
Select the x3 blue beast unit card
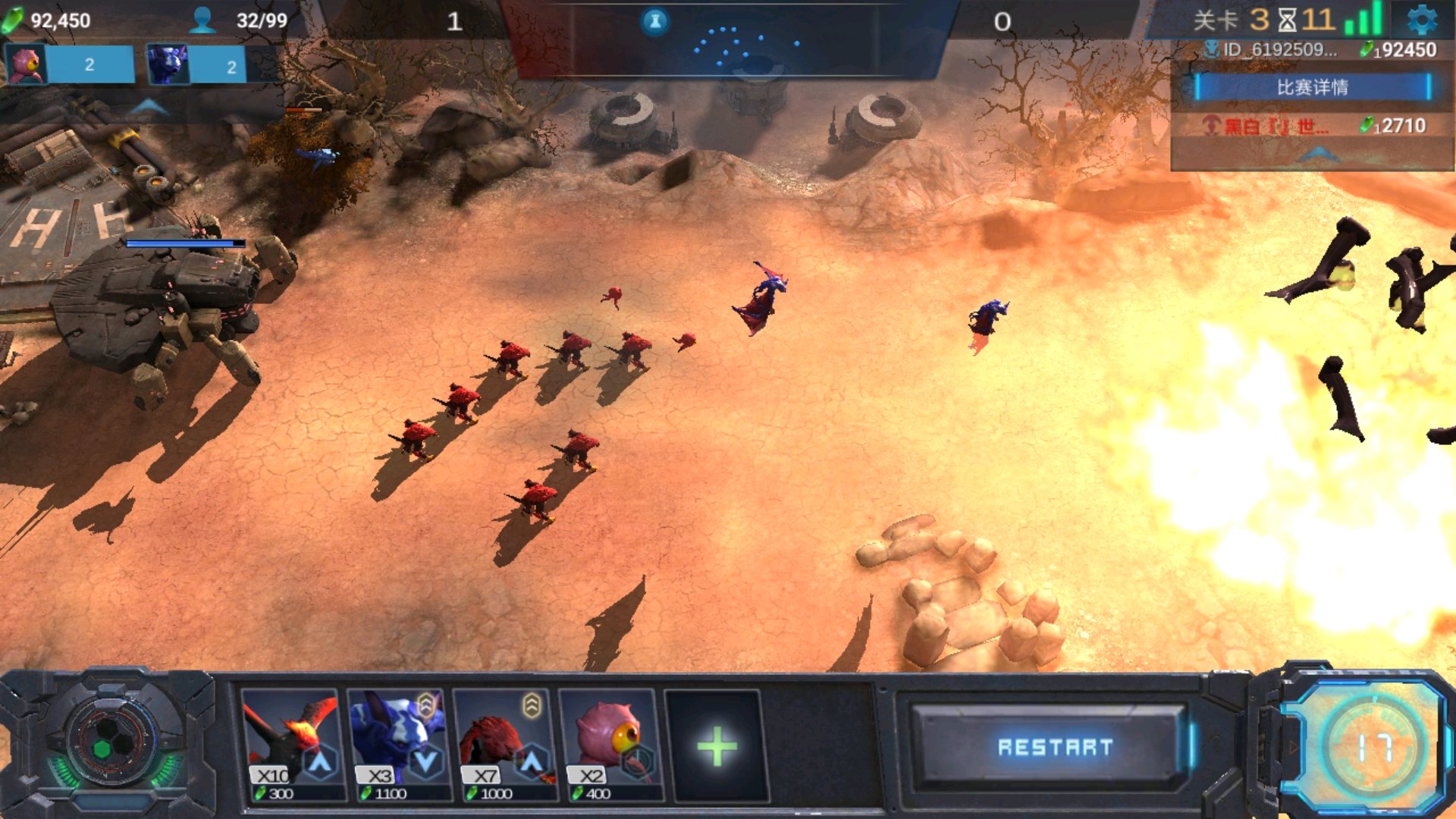point(396,745)
